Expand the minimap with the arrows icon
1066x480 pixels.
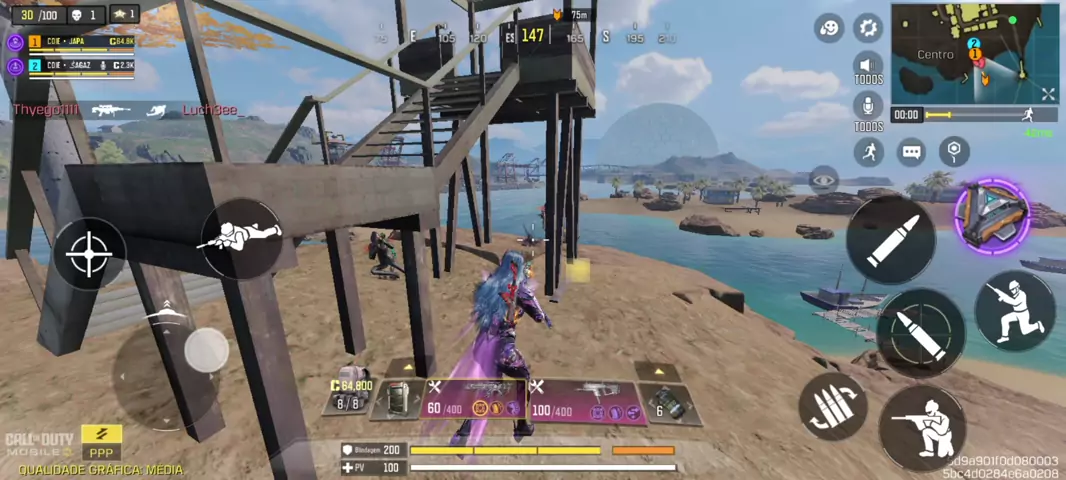(x=1047, y=94)
